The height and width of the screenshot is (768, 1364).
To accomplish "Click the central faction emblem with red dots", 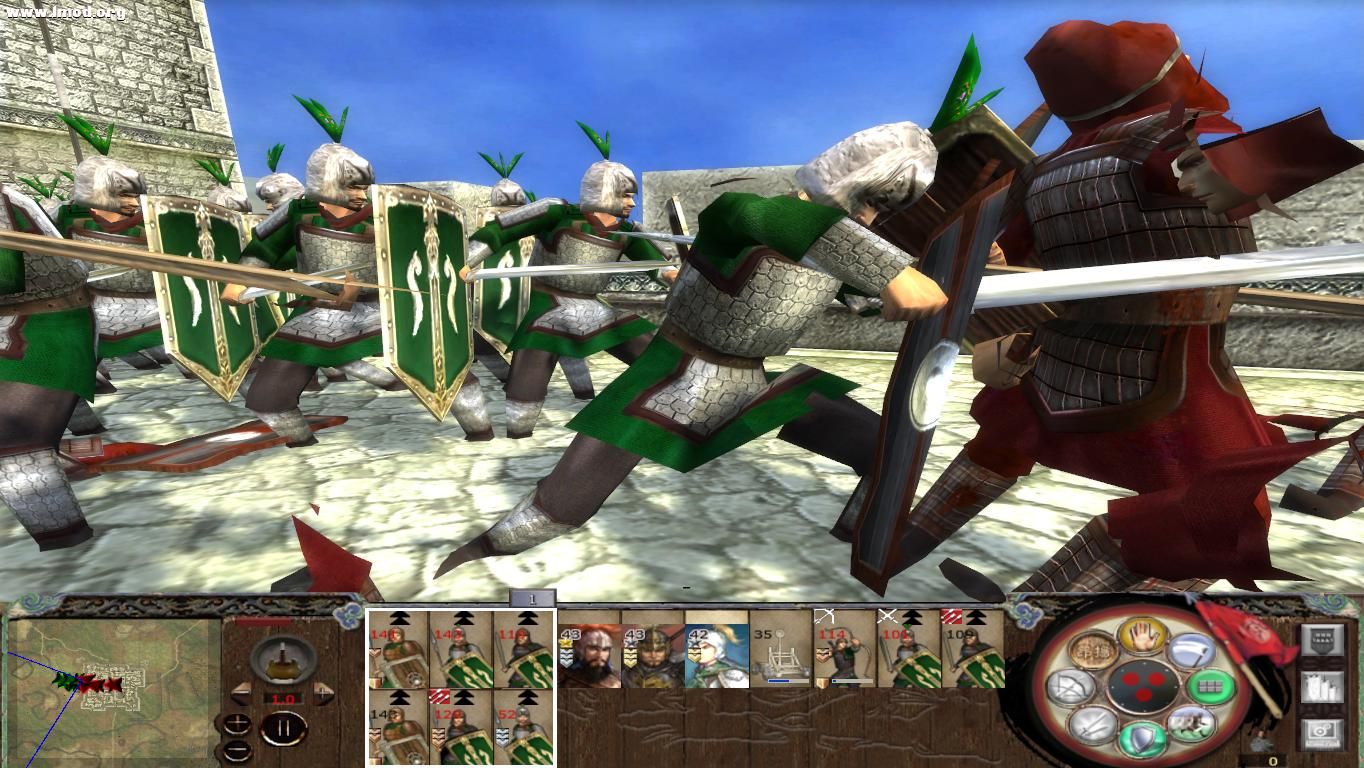I will (1143, 686).
